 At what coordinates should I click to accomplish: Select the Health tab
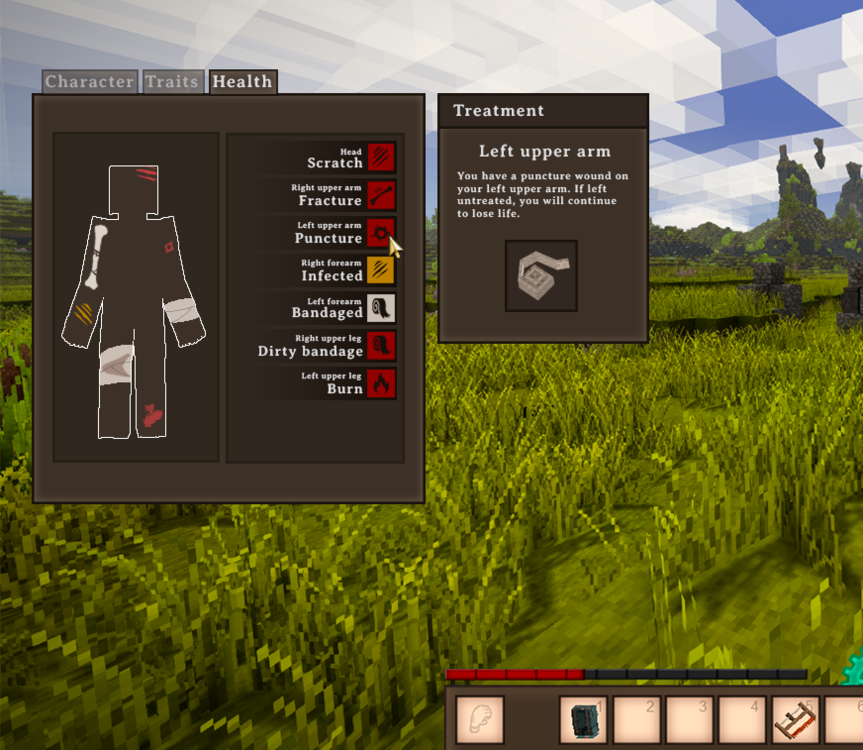(242, 82)
